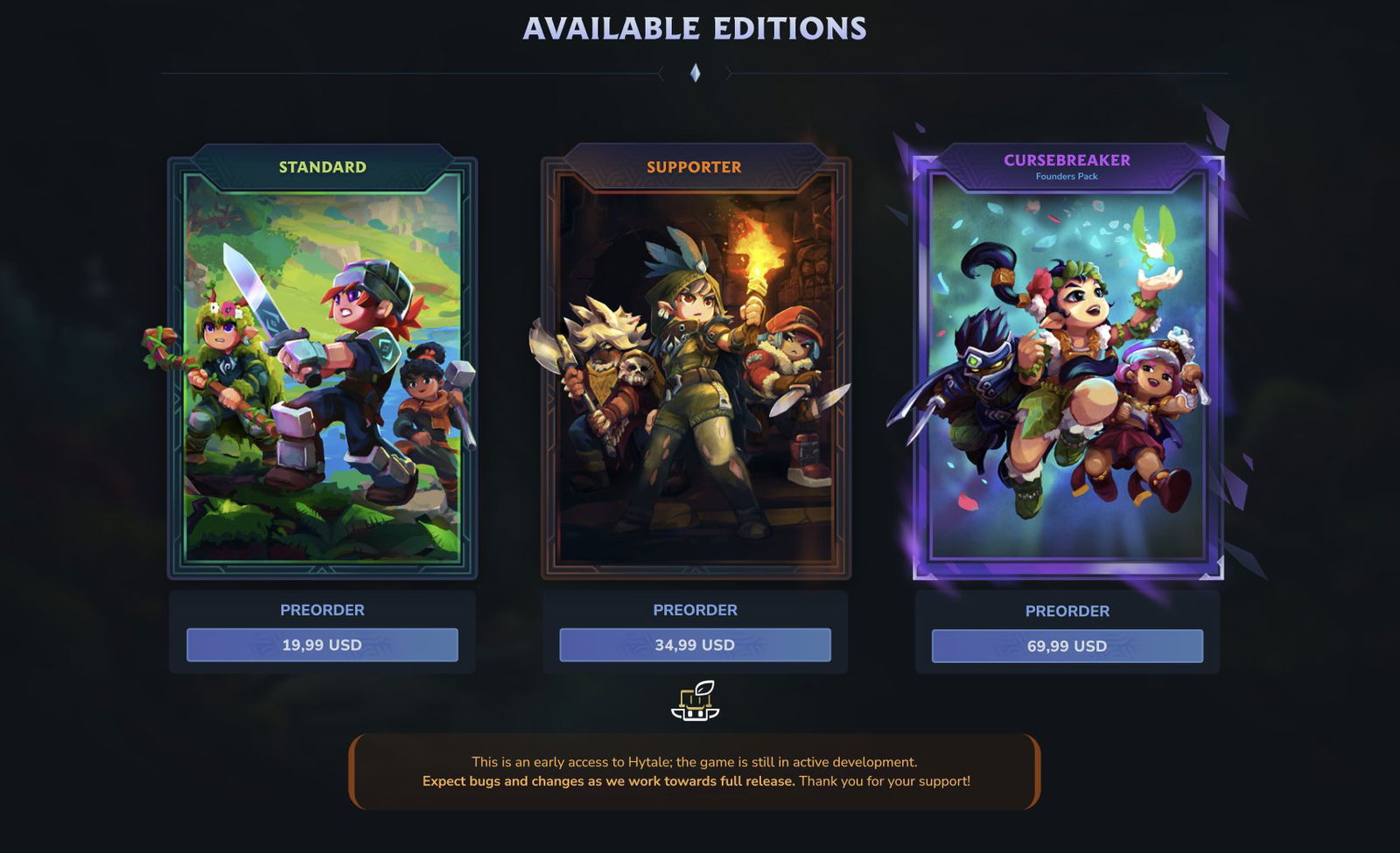Preorder Cursebreaker for 69,99 USD
Screen dimensions: 1400x853
coord(1067,645)
